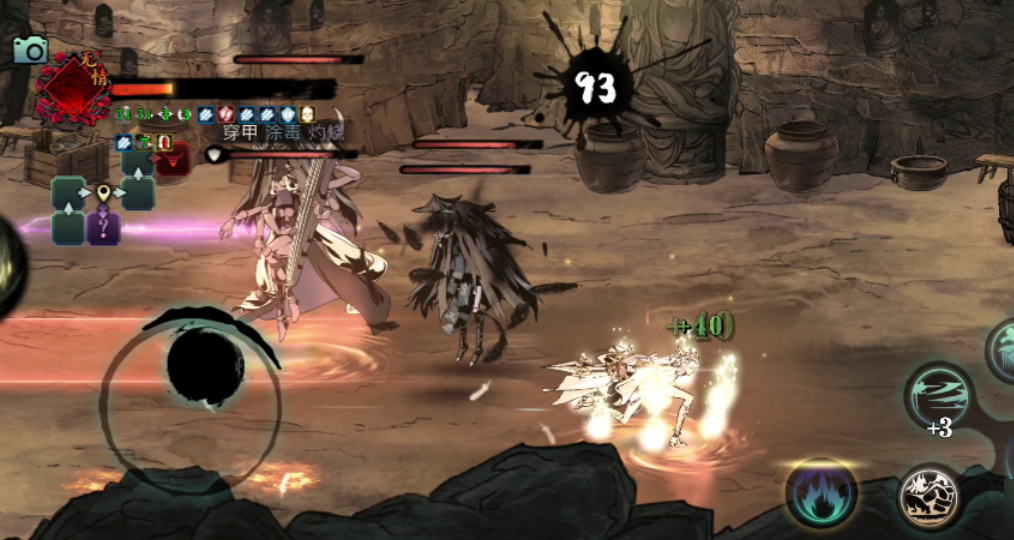Image resolution: width=1014 pixels, height=540 pixels.
Task: Trigger the teal wind dash skill
Action: click(x=939, y=394)
